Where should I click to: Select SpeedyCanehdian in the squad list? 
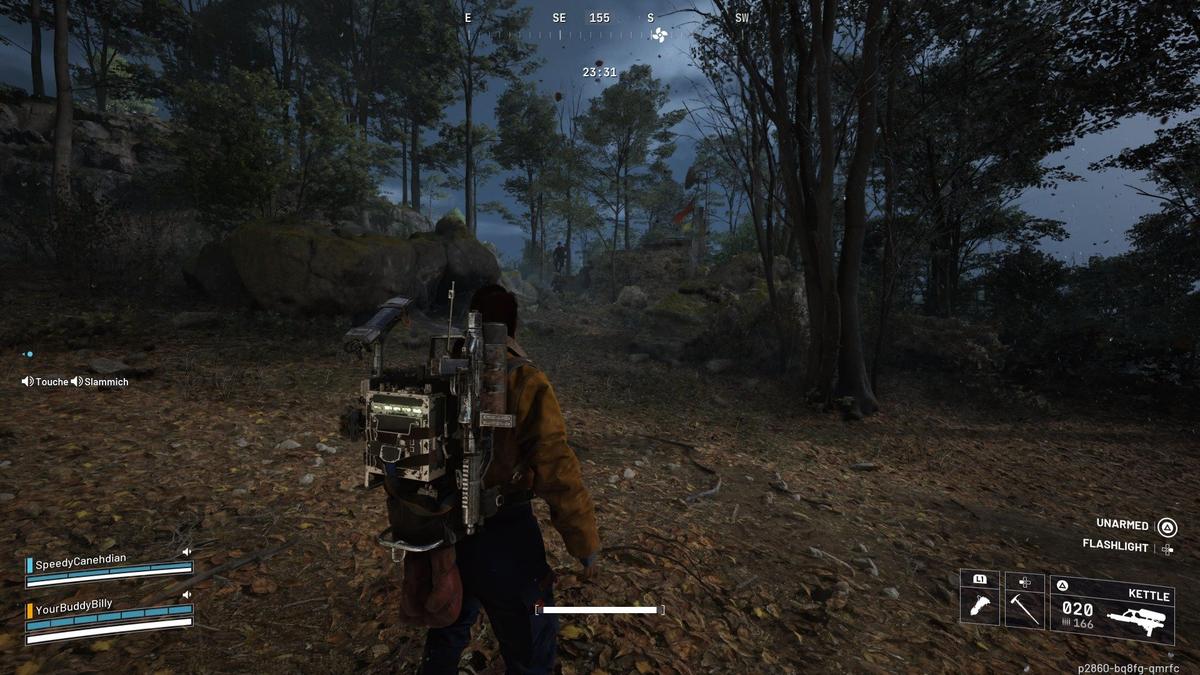pos(81,564)
